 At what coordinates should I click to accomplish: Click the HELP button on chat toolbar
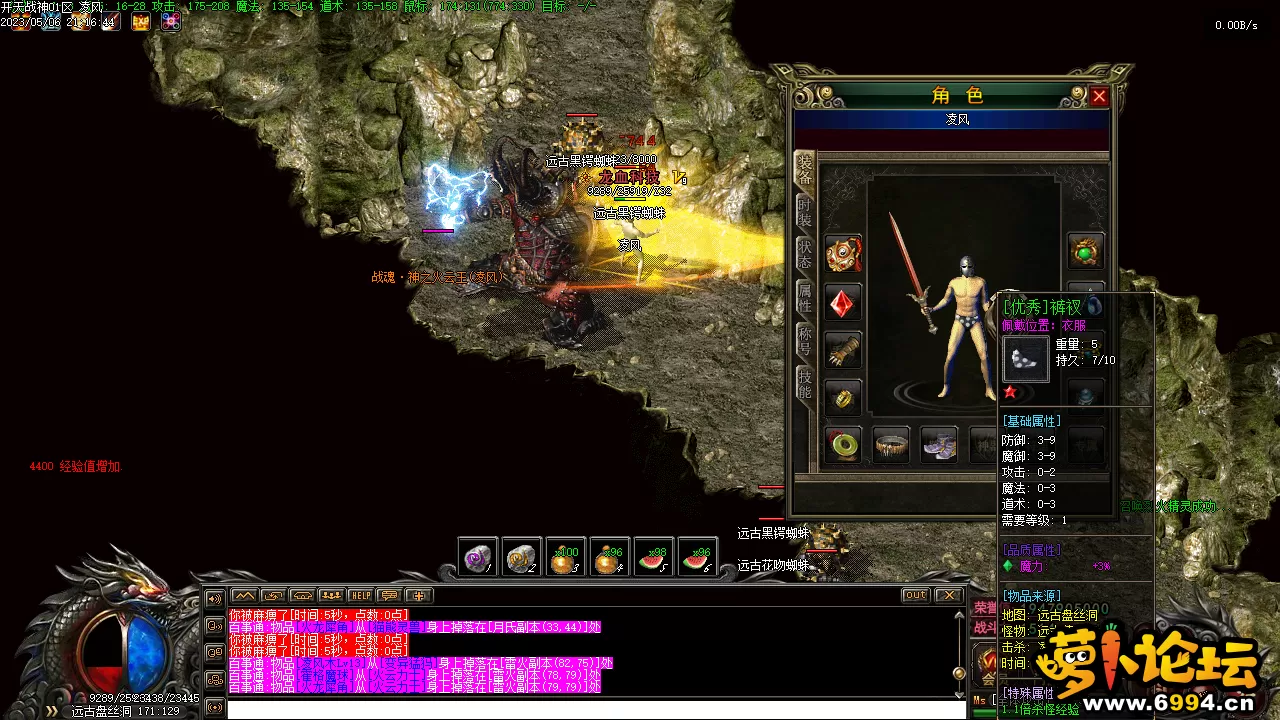(x=360, y=596)
